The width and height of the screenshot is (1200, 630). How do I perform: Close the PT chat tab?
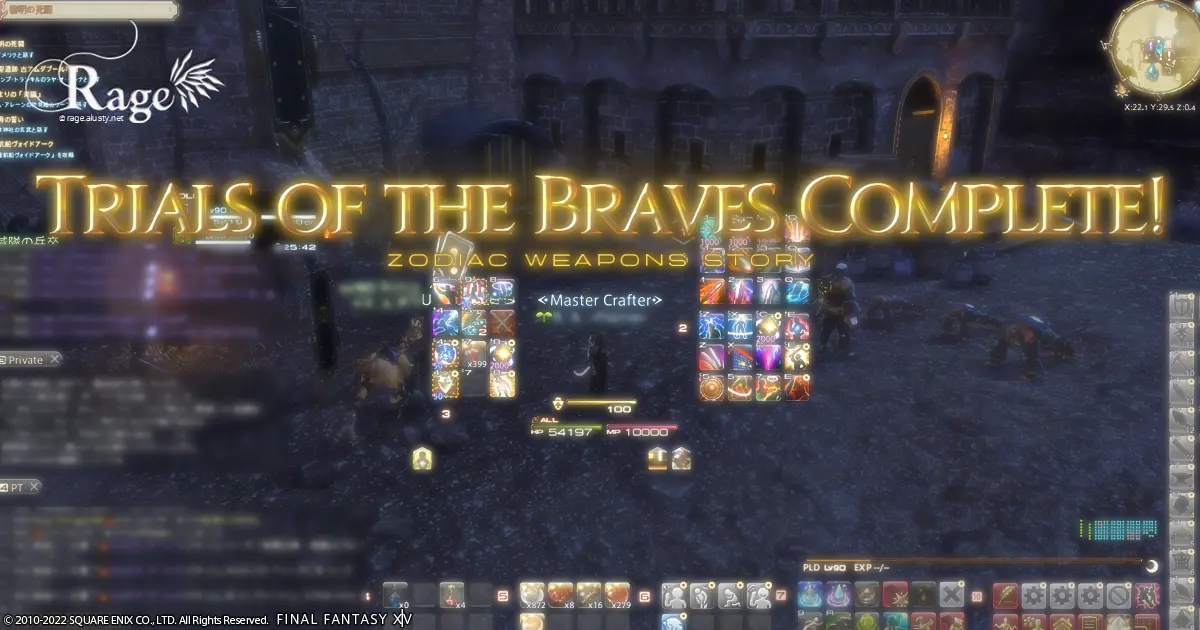(34, 487)
